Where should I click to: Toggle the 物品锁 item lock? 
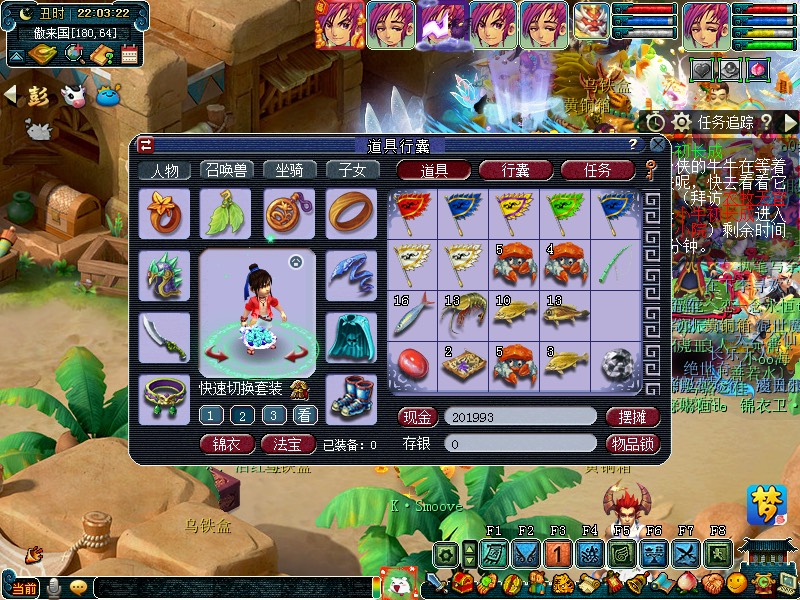click(633, 443)
